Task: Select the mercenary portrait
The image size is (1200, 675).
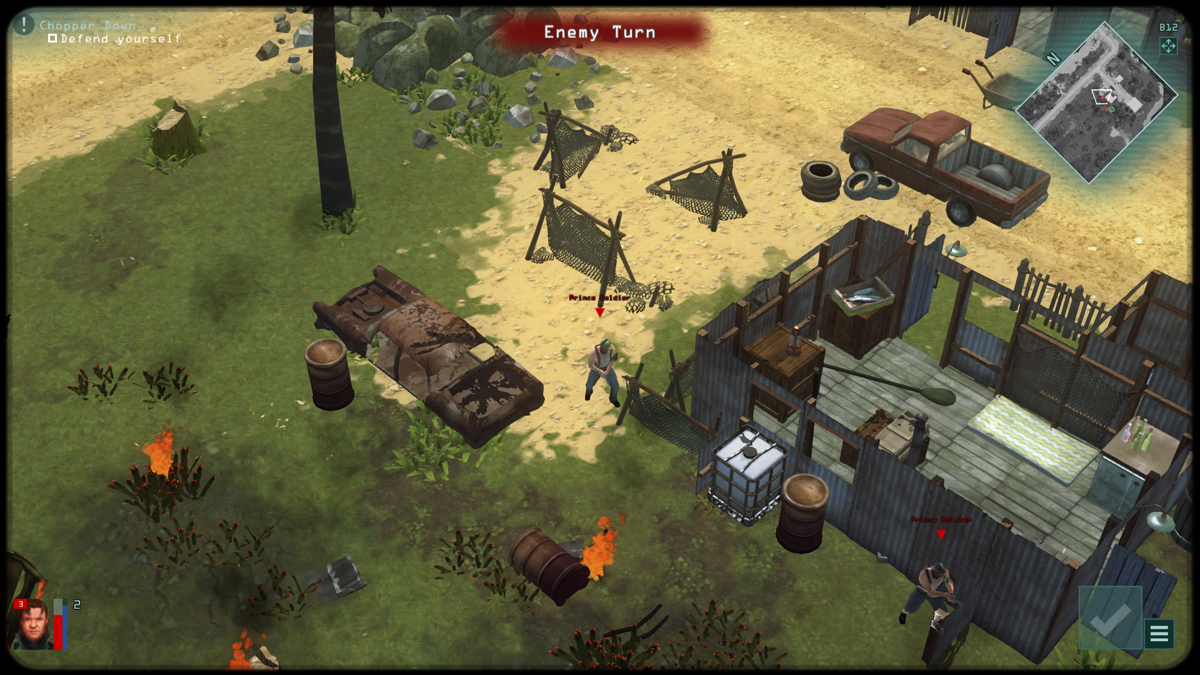Action: click(29, 623)
